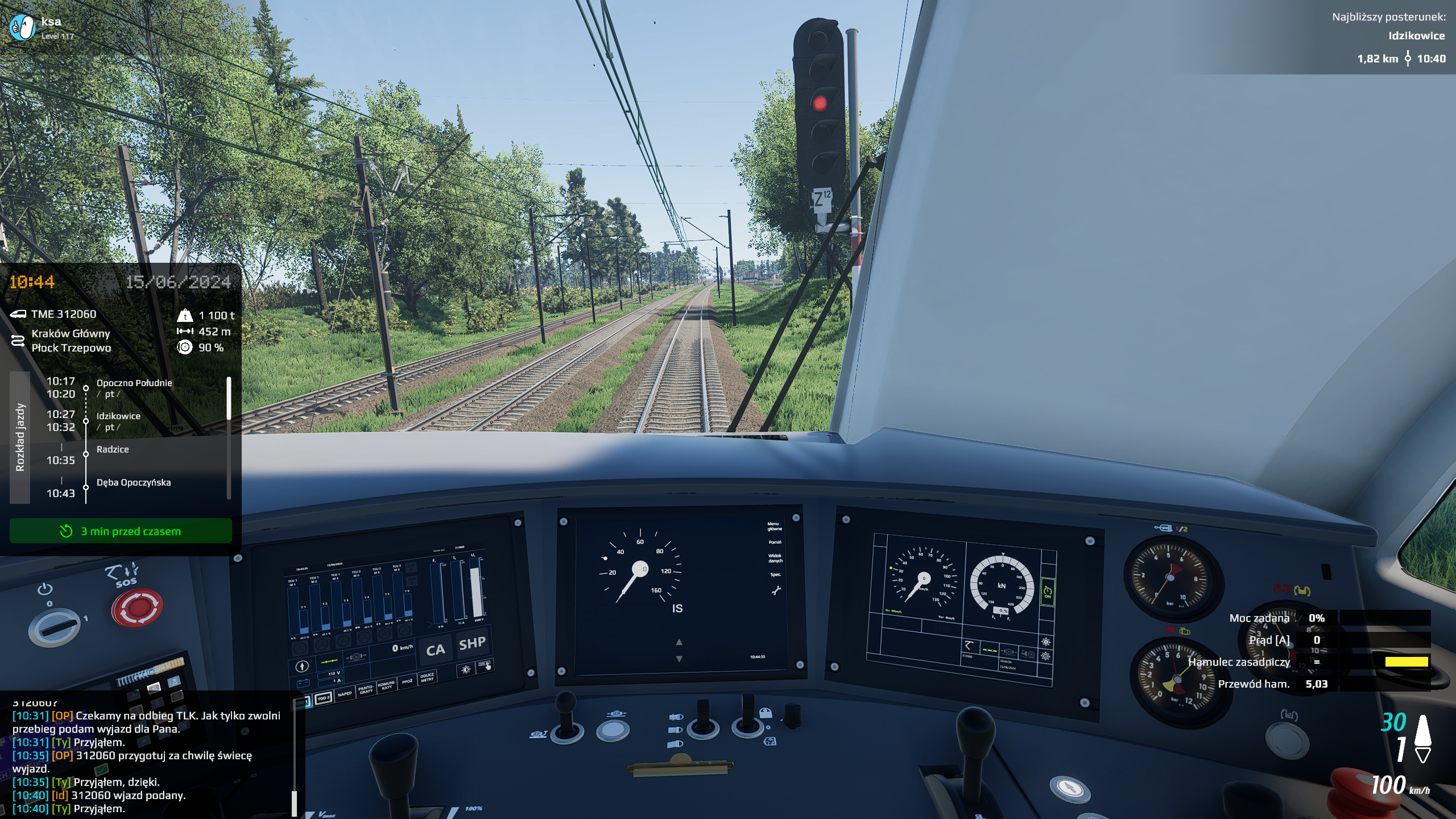Click the wrench icon on centre display
Image resolution: width=1456 pixels, height=819 pixels.
(776, 591)
